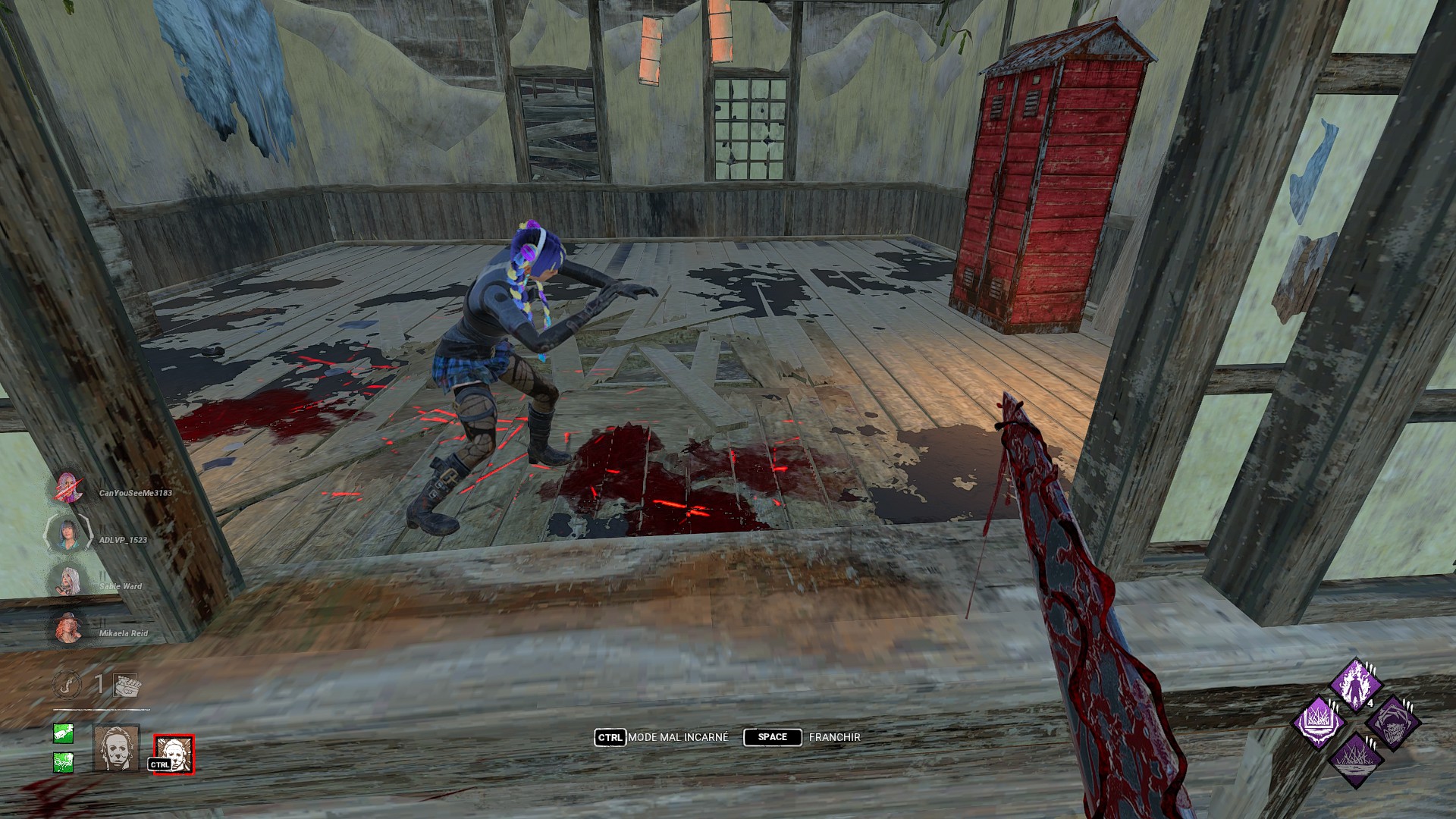The image size is (1456, 819).
Task: Select the spiked crown perk icon
Action: pyautogui.click(x=1318, y=723)
